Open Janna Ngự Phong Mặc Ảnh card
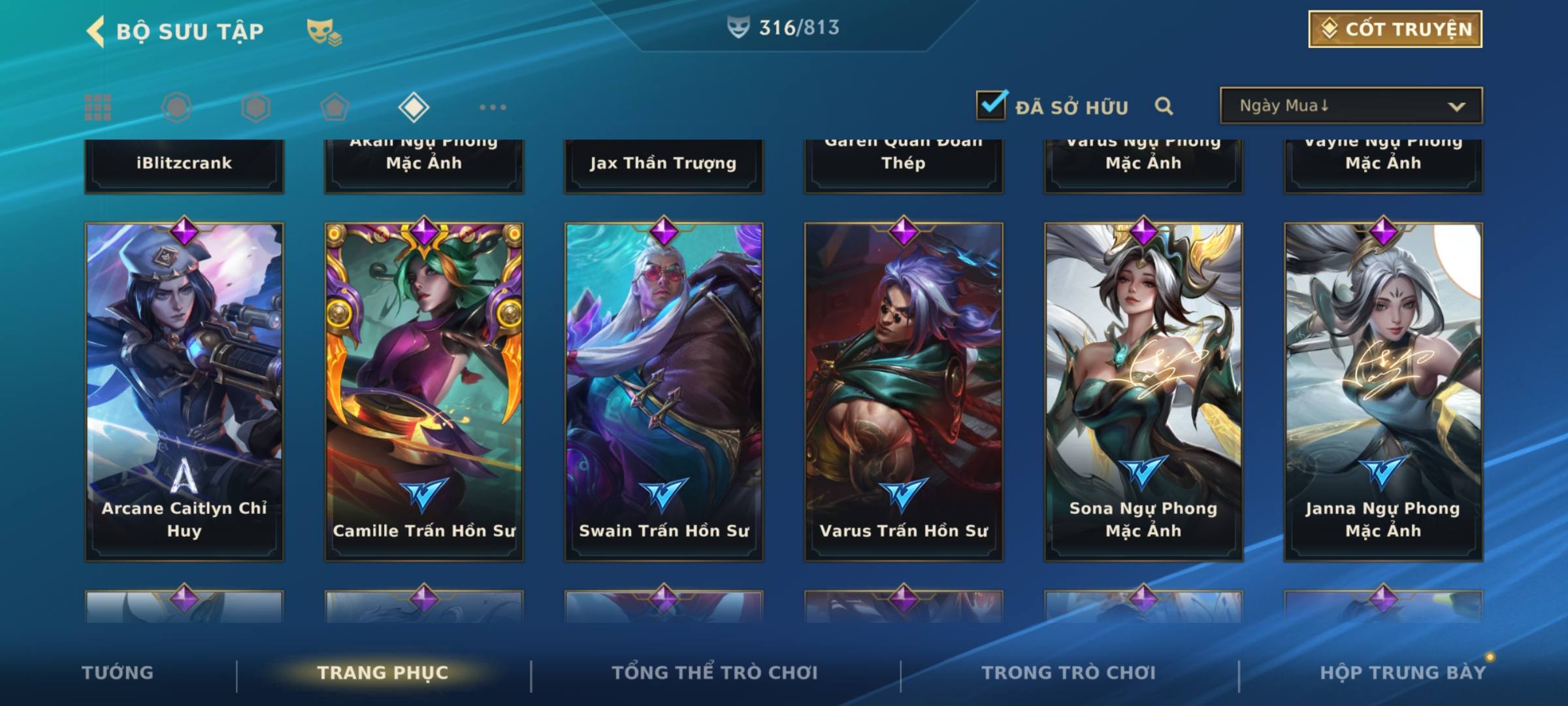The height and width of the screenshot is (706, 1568). (x=1383, y=391)
